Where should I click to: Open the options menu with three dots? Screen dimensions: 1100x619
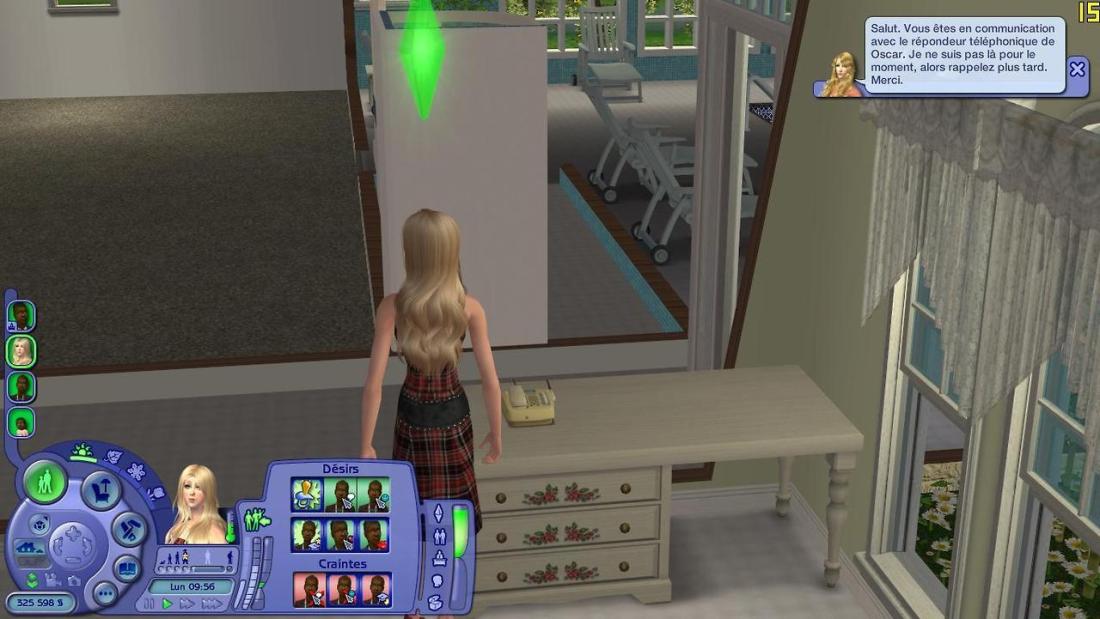(105, 593)
